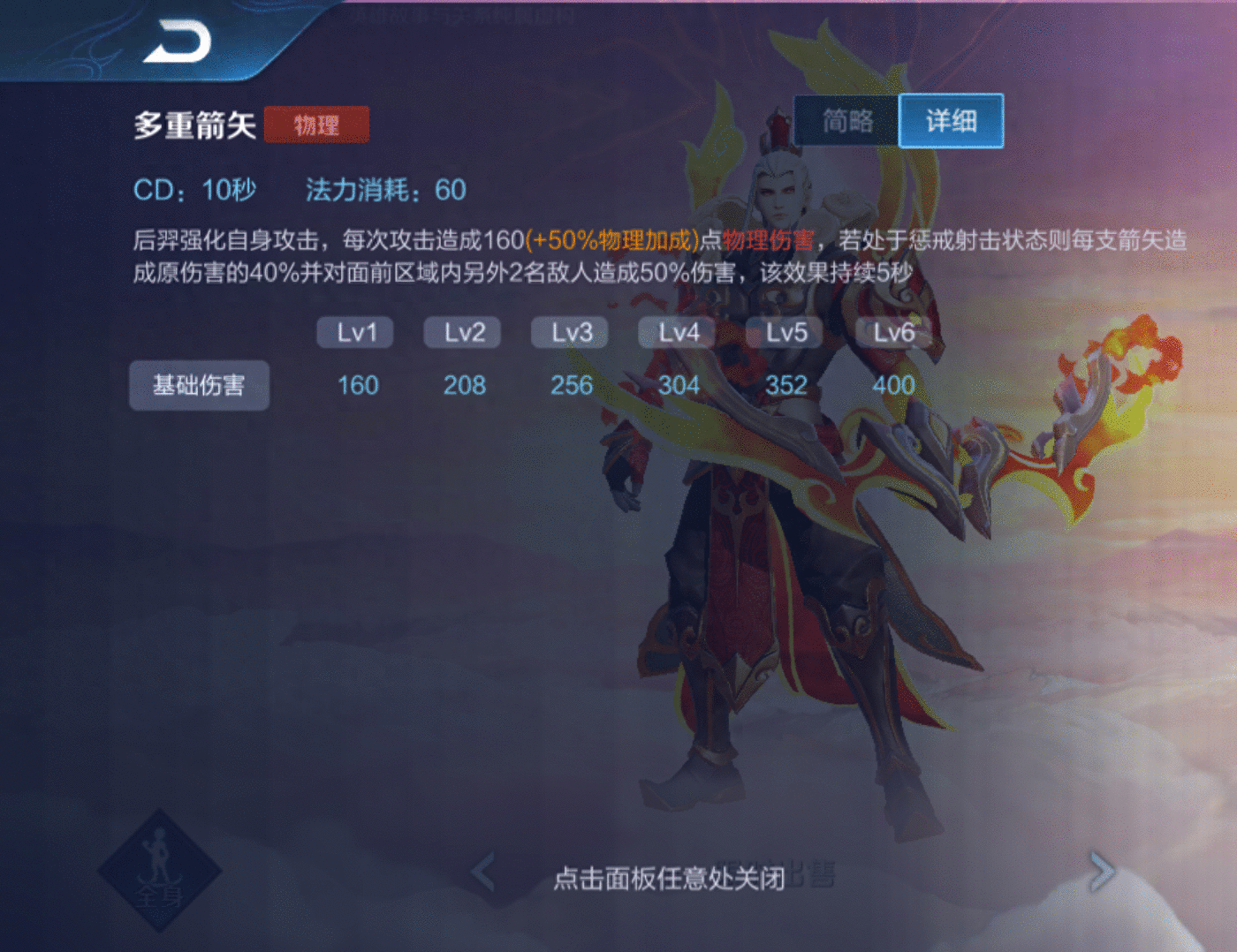Click the right arrow to view next skill
Viewport: 1237px width, 952px height.
coord(1102,870)
